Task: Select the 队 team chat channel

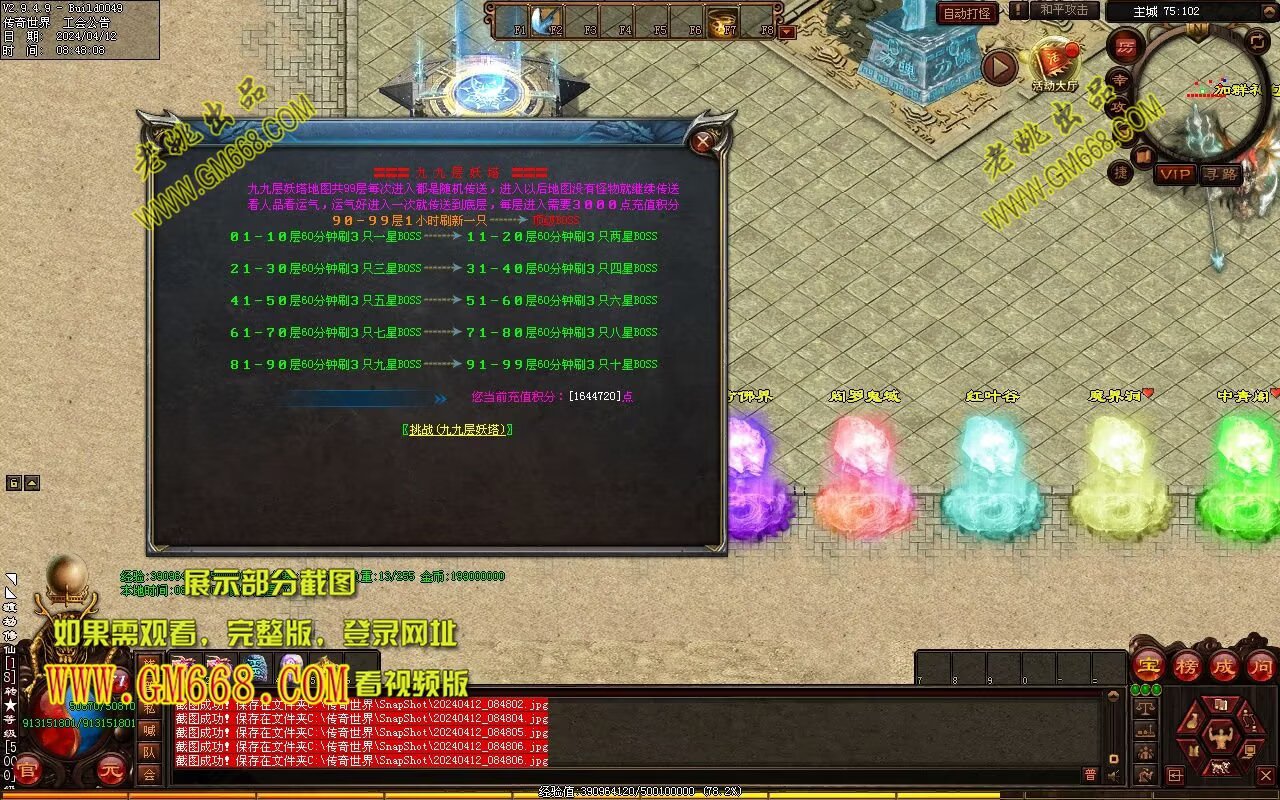Action: [x=149, y=752]
